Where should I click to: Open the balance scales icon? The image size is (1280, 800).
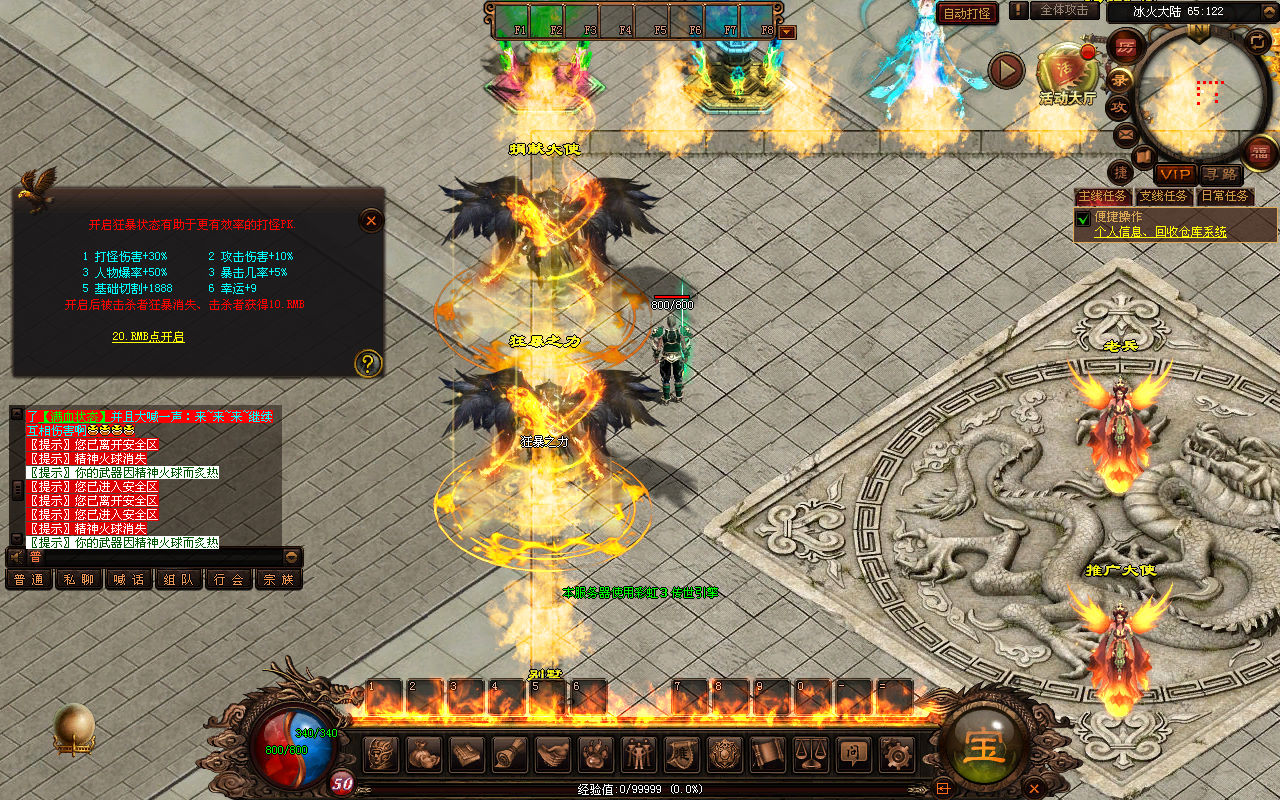tap(811, 753)
